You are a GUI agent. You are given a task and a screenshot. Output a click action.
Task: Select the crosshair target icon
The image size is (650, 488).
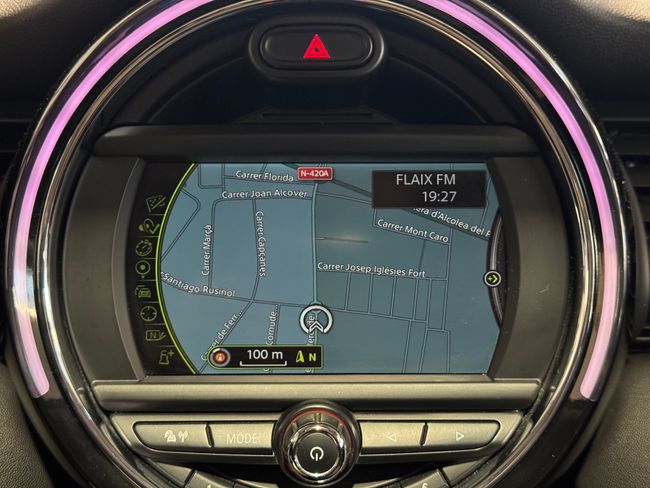[x=147, y=313]
